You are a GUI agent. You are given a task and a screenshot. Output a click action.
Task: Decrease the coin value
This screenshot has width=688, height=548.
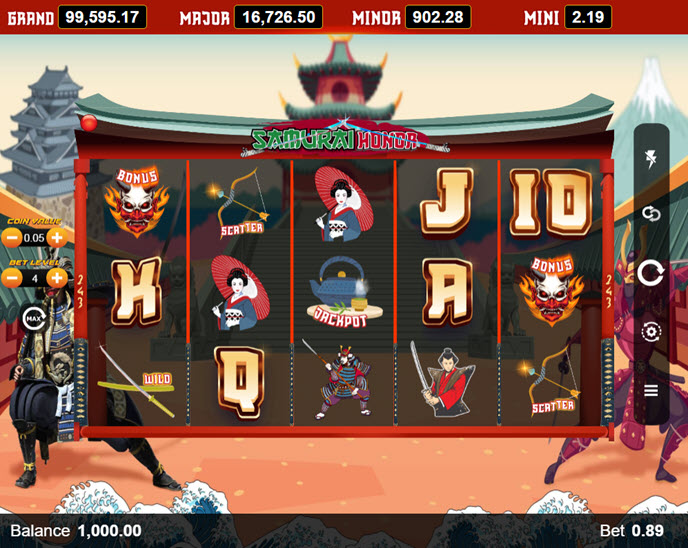12,238
